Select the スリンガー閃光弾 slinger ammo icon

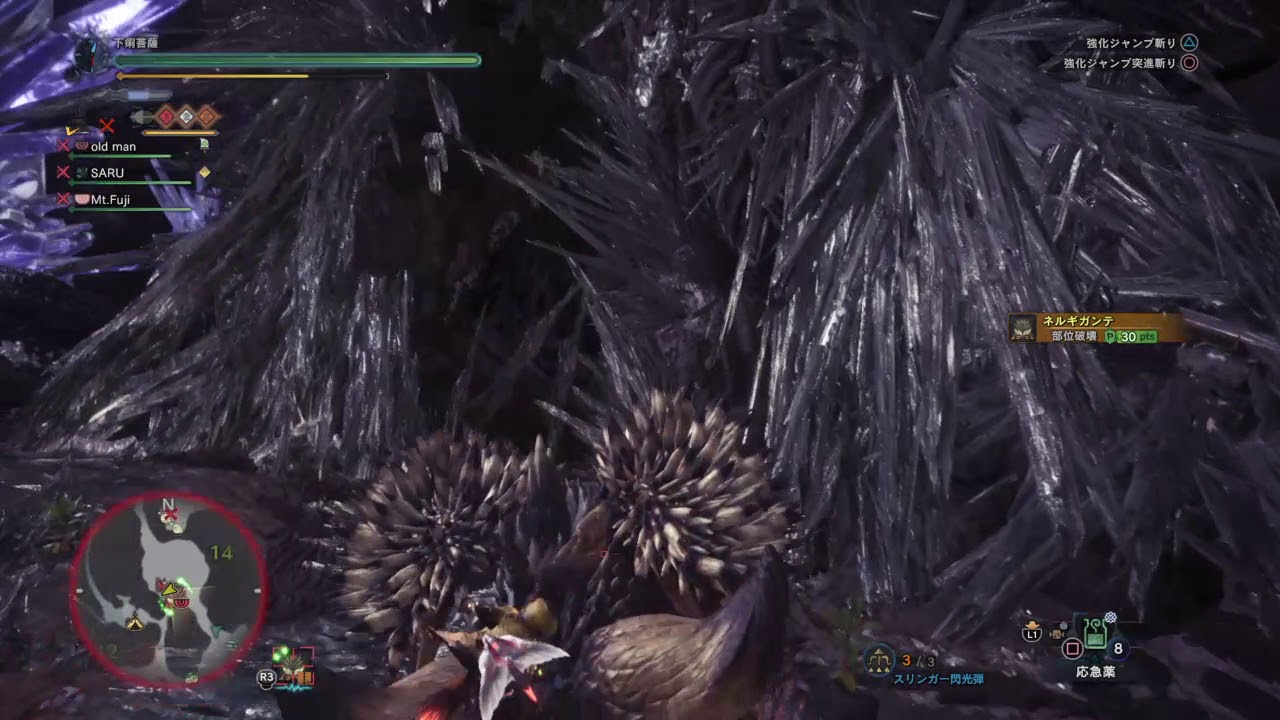tap(879, 660)
